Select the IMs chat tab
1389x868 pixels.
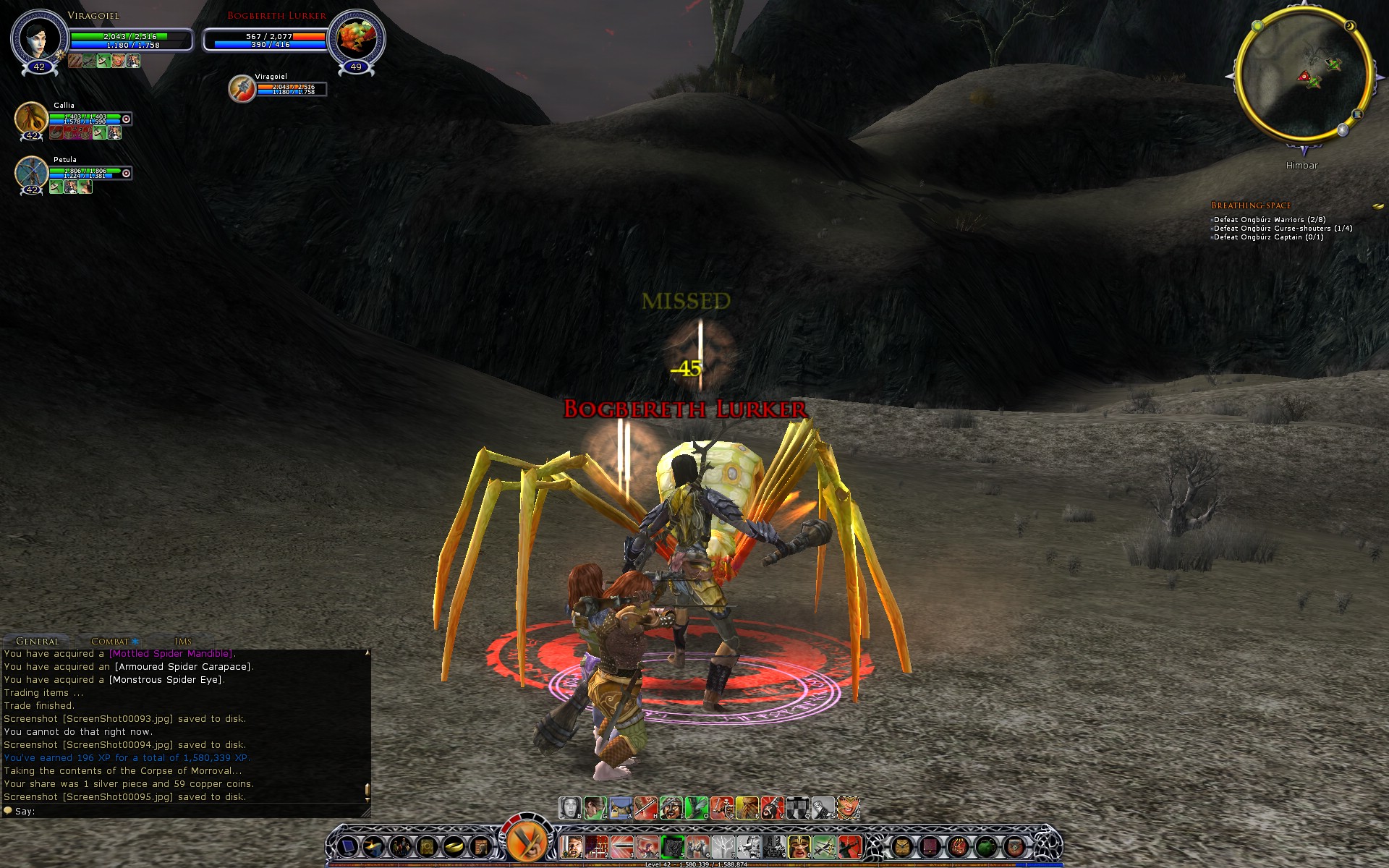coord(183,641)
